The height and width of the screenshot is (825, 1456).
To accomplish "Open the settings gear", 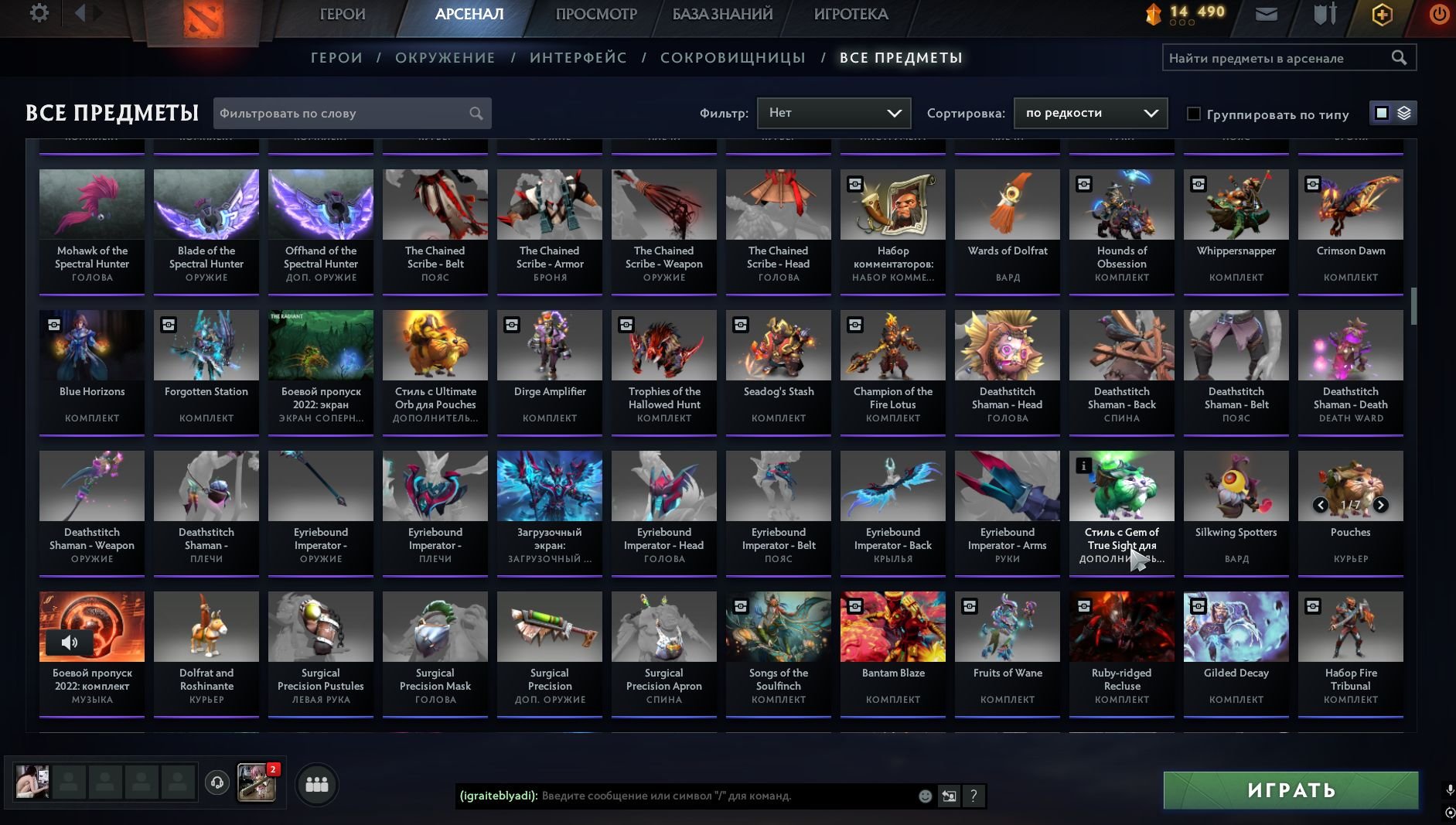I will (x=39, y=13).
